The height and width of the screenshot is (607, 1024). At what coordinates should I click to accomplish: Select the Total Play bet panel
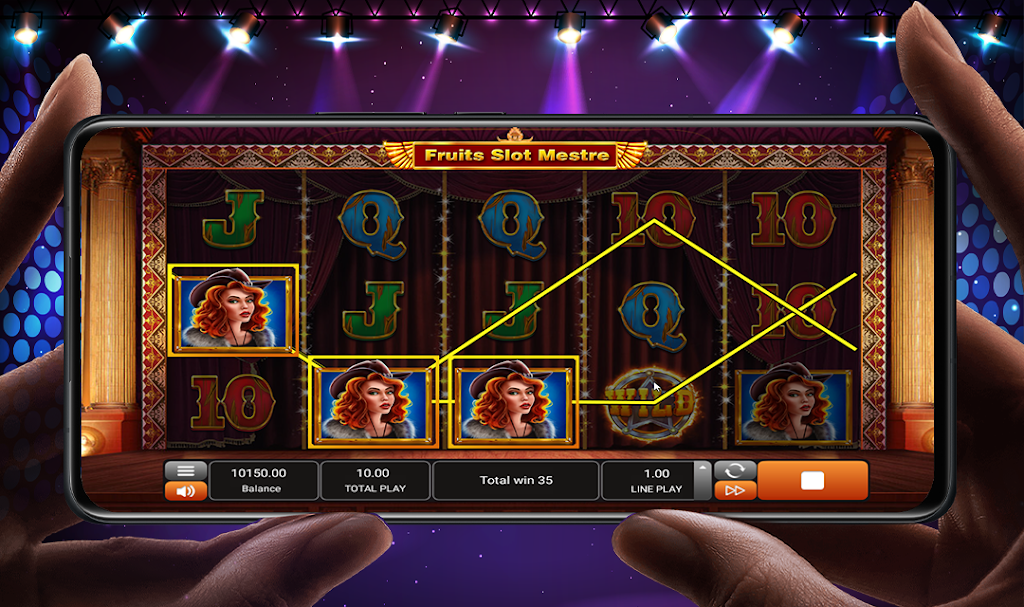point(375,481)
